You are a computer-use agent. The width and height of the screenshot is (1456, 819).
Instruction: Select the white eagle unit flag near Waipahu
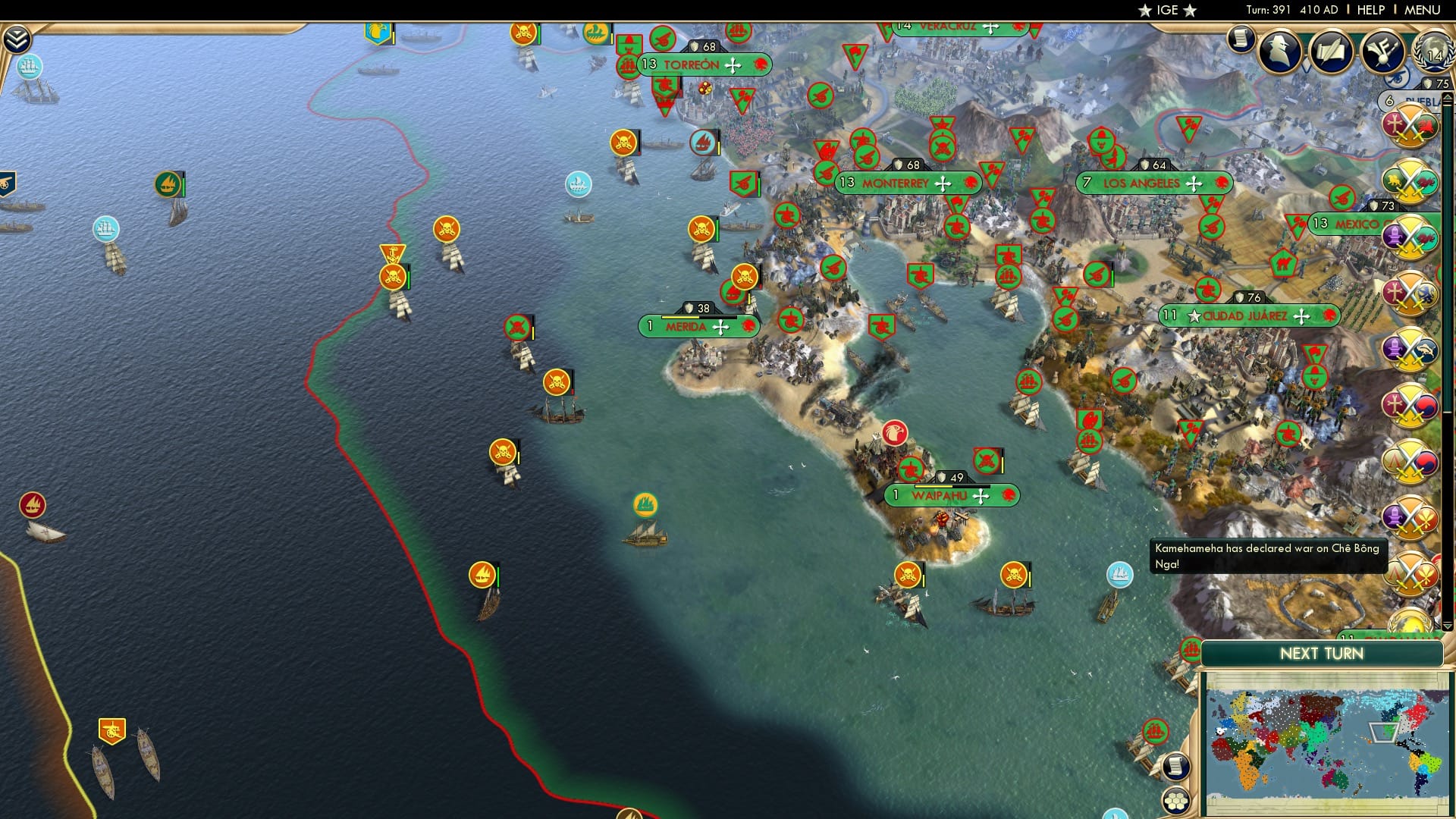896,432
